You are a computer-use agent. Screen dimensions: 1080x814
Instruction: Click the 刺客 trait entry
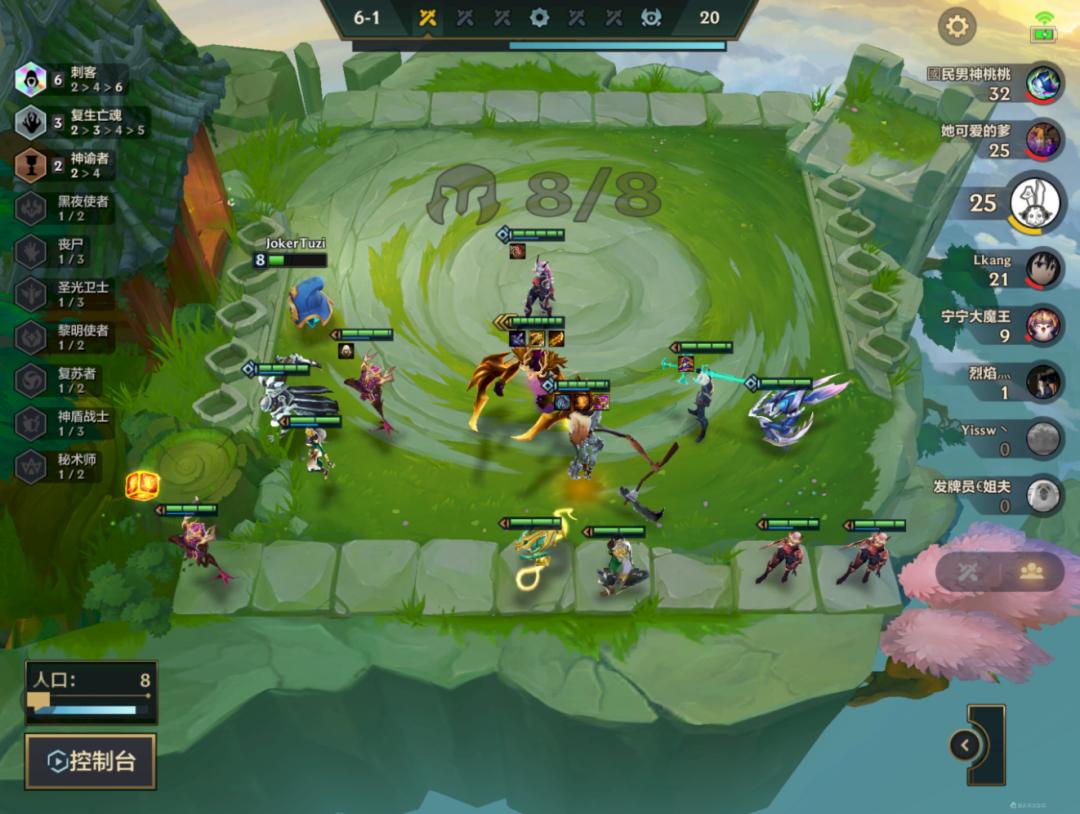pos(70,79)
